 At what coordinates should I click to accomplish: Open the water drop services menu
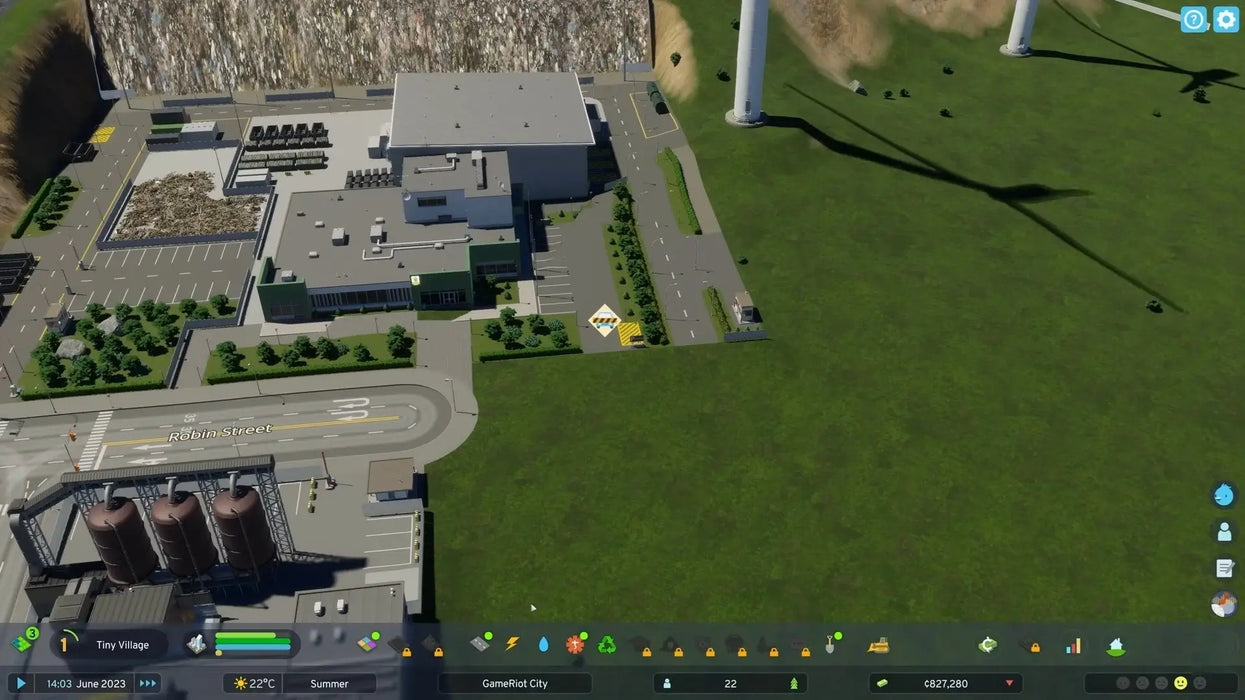click(x=543, y=645)
